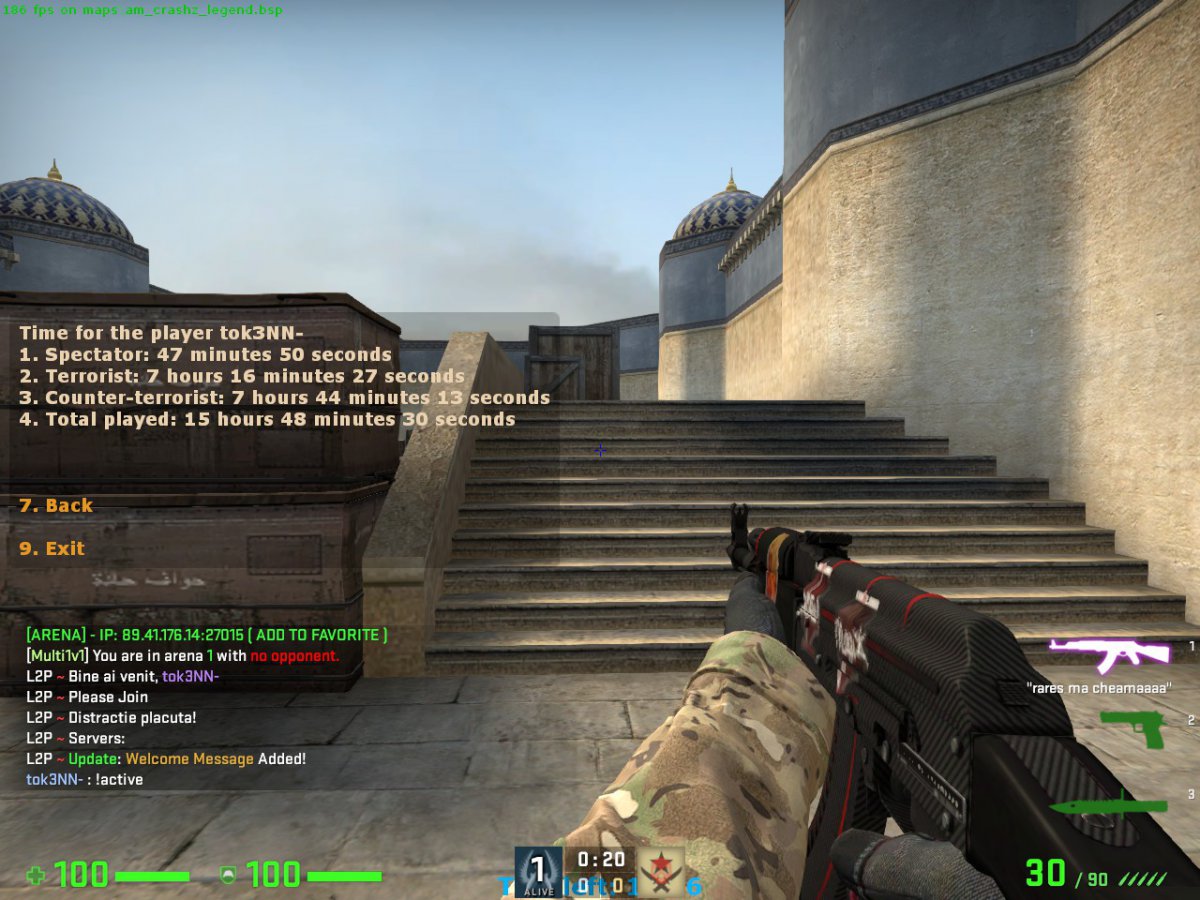Click the Total played entry
Viewport: 1200px width, 900px height.
coord(267,420)
